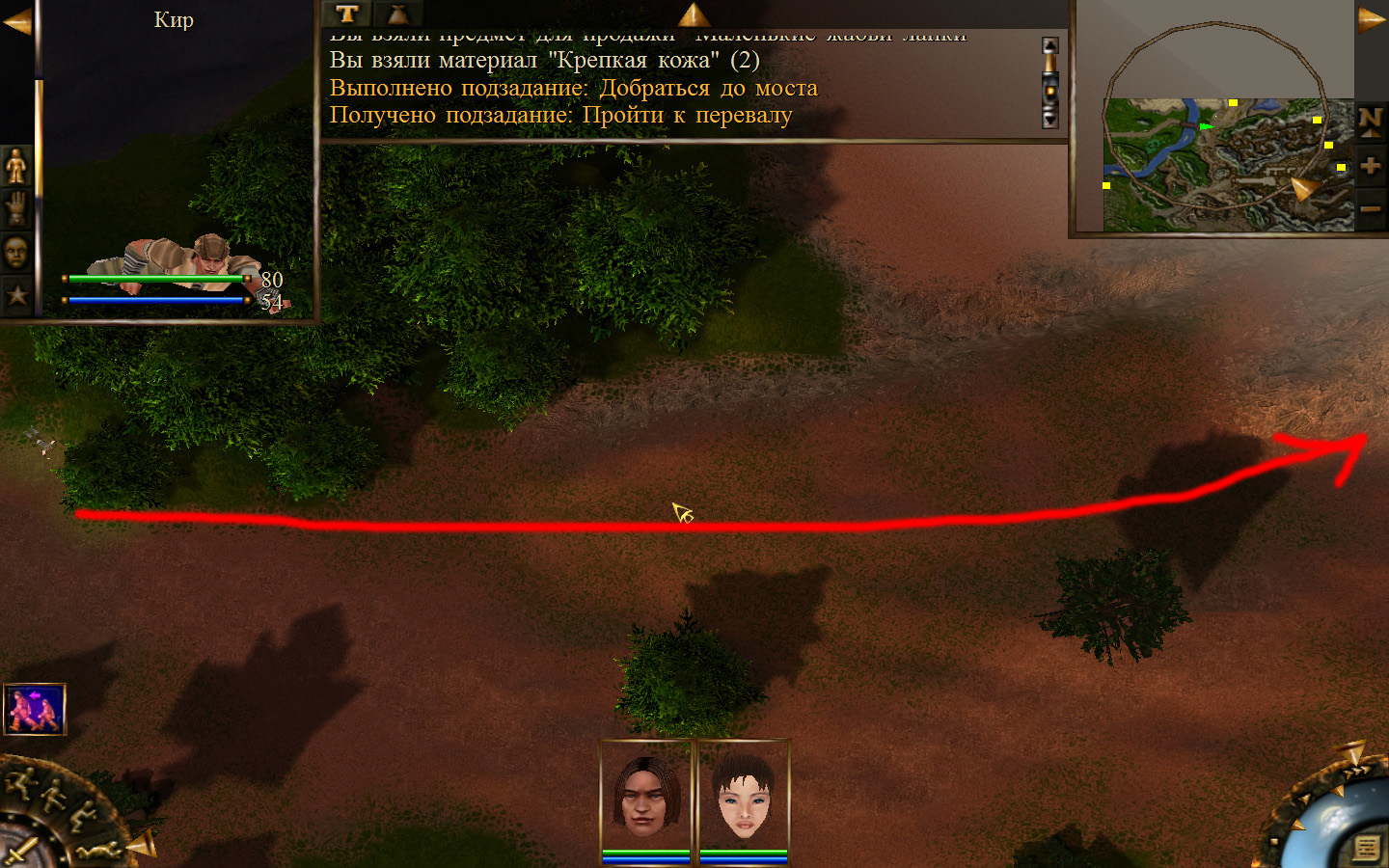The image size is (1389, 868).
Task: Orient the minimap north with N button
Action: point(1370,121)
